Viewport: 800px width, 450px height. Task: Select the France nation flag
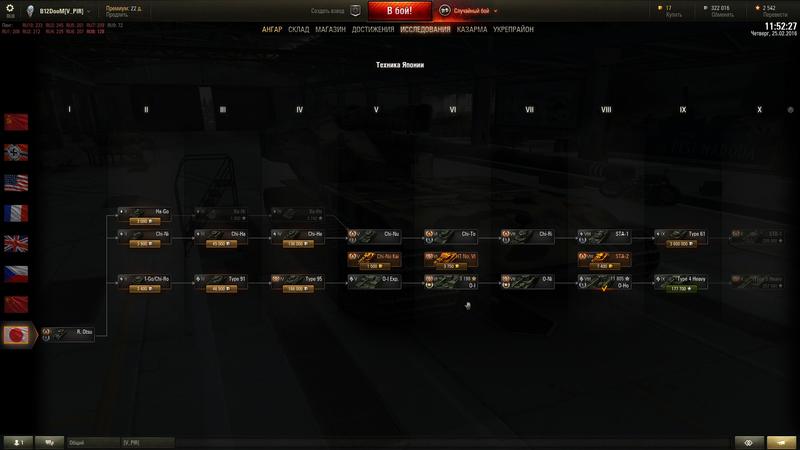16,213
